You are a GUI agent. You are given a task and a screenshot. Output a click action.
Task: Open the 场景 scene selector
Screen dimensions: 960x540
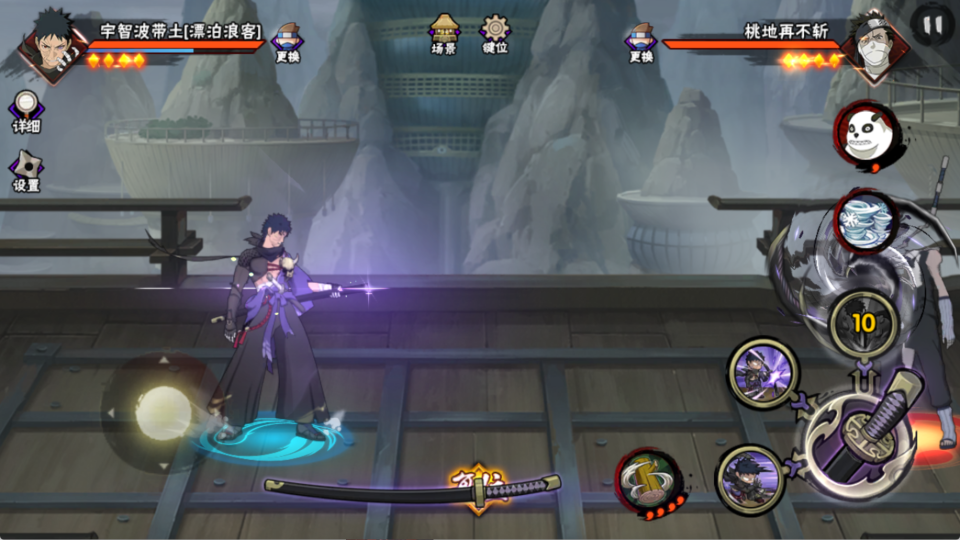[444, 33]
